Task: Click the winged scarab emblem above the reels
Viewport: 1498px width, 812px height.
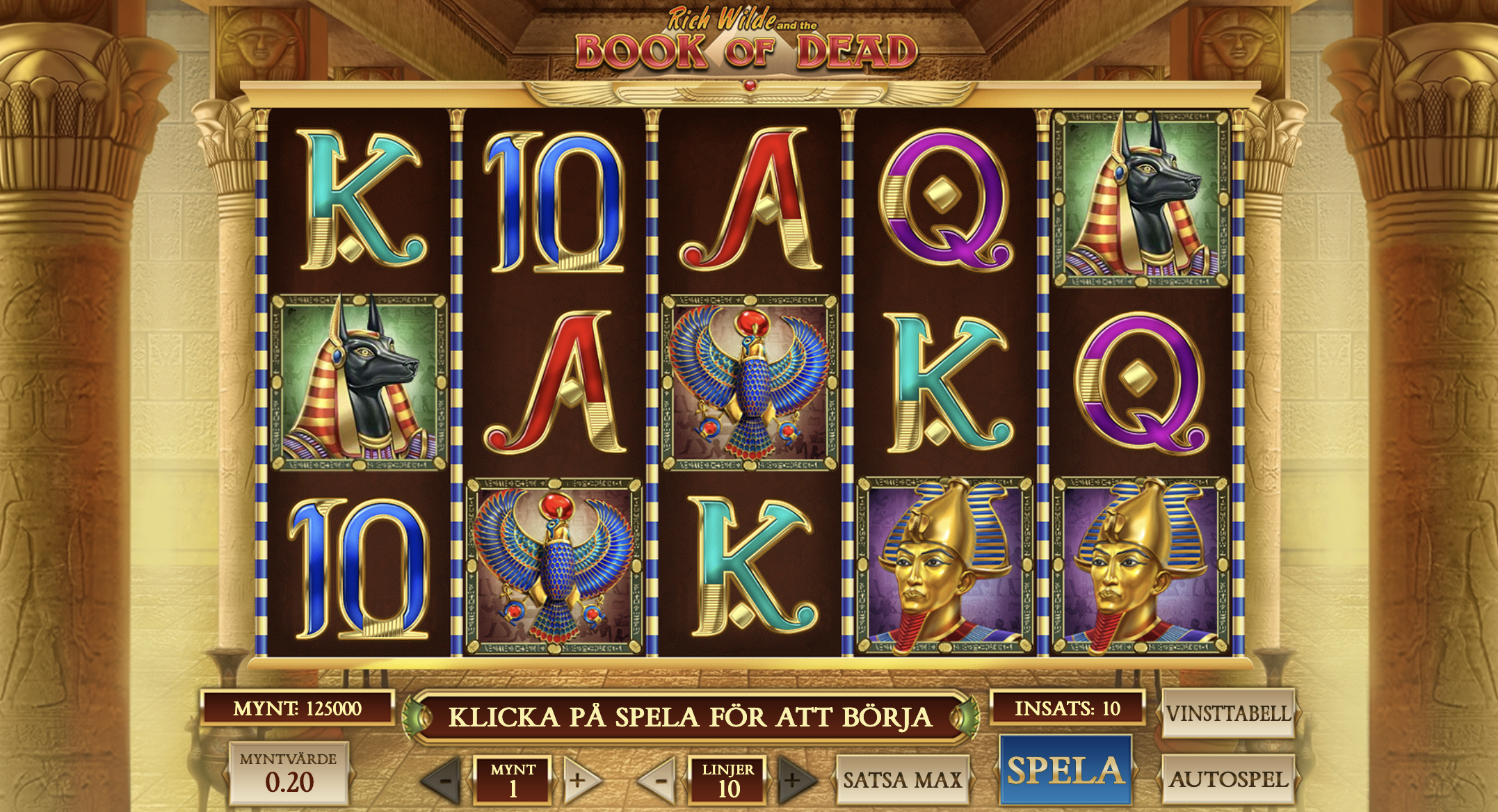Action: (x=749, y=89)
